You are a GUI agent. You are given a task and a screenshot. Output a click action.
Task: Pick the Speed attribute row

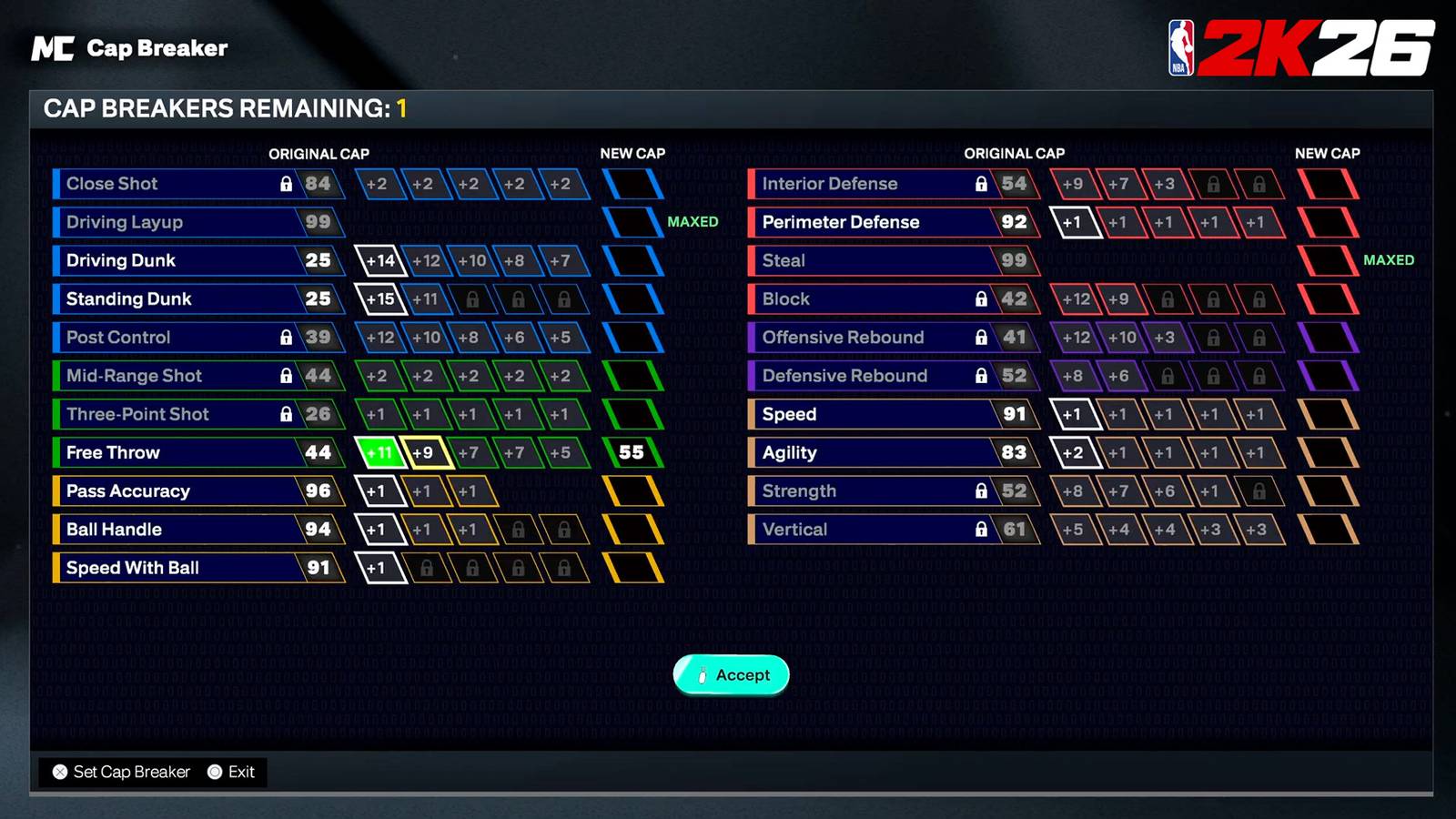coord(892,415)
